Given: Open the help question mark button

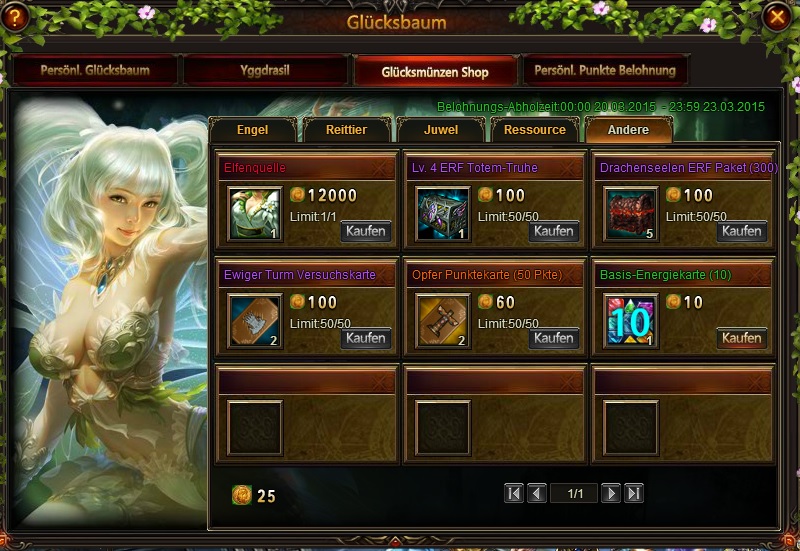Looking at the screenshot, I should pos(16,17).
